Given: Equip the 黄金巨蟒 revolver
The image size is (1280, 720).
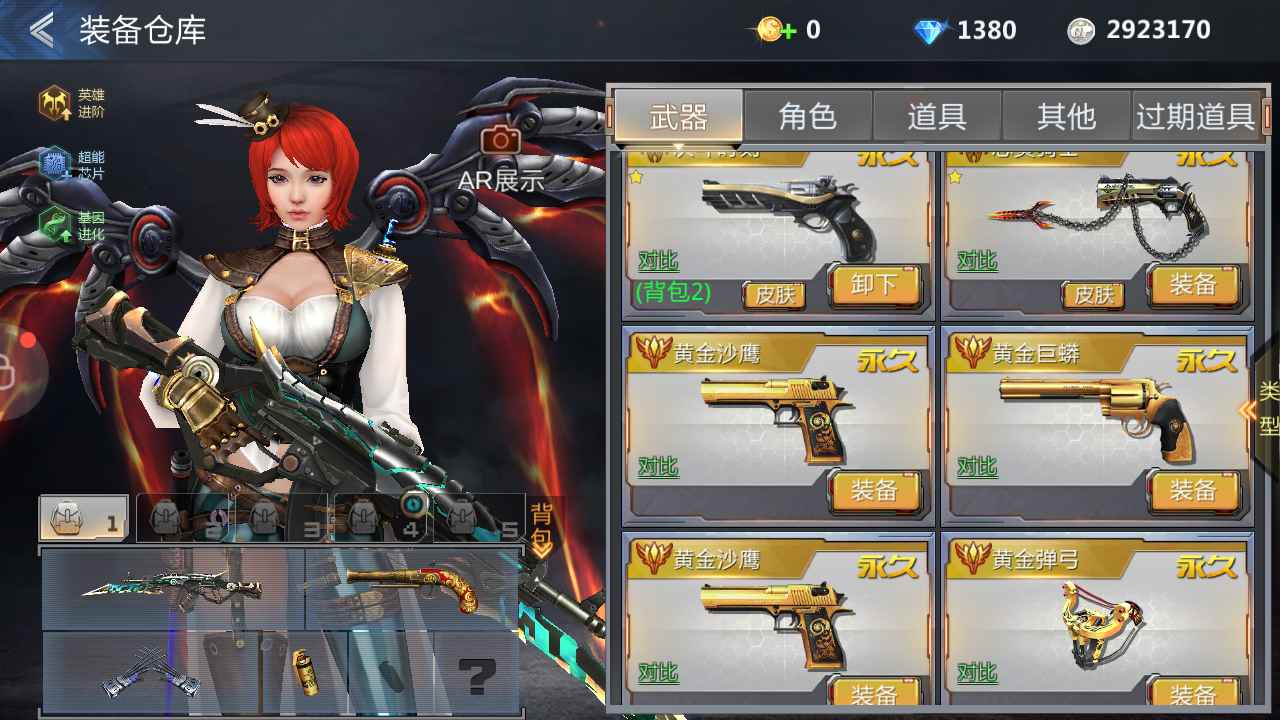Looking at the screenshot, I should 1192,491.
